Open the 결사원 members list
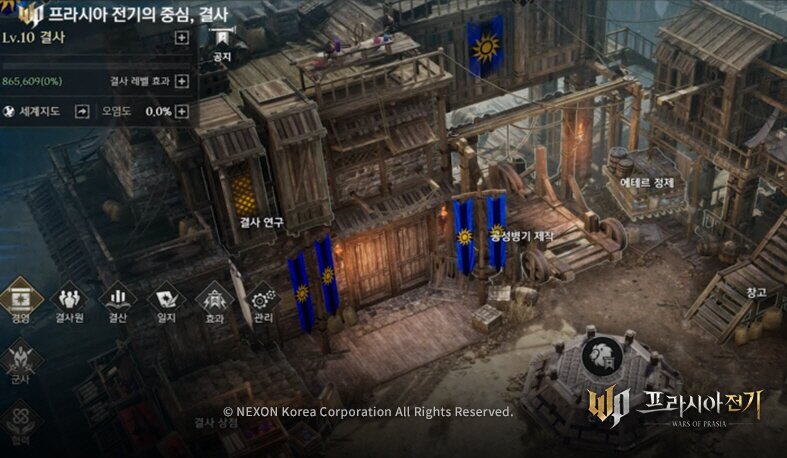 68,301
